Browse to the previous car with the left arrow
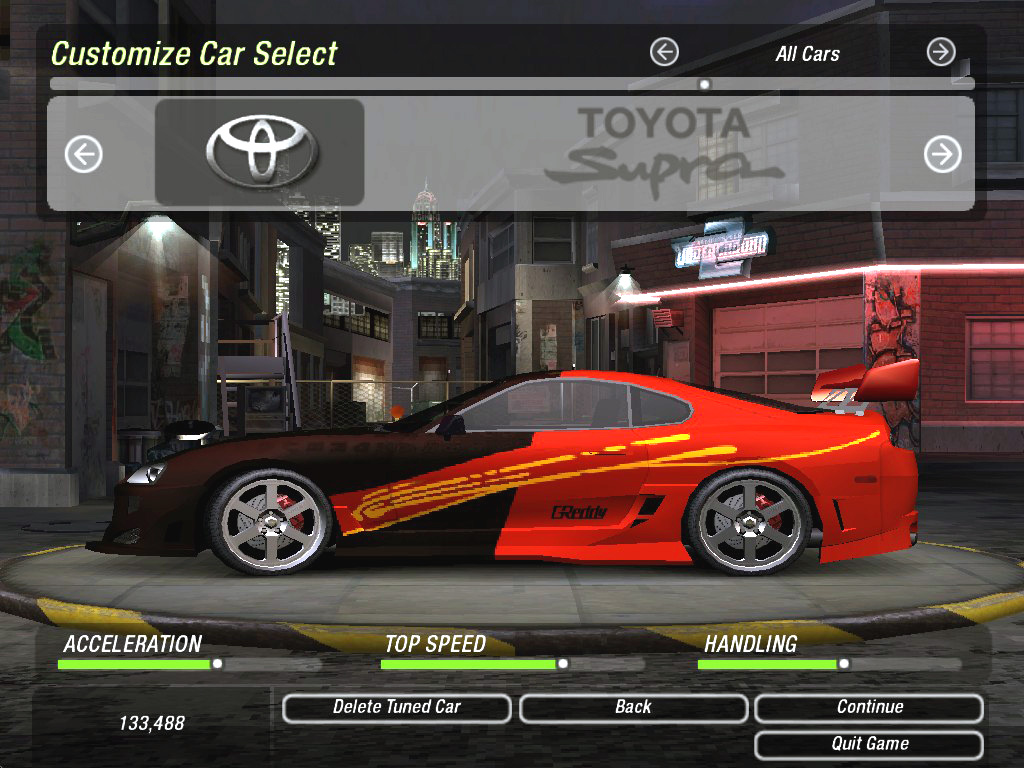The width and height of the screenshot is (1024, 768). pos(84,154)
